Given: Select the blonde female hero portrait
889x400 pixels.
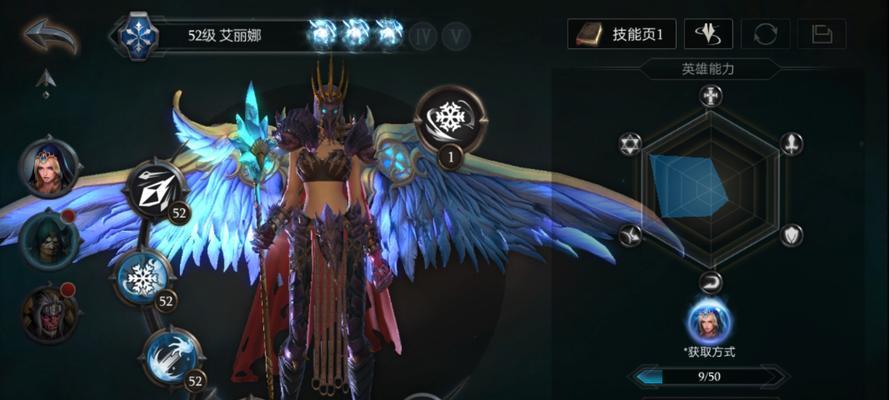Looking at the screenshot, I should 48,168.
